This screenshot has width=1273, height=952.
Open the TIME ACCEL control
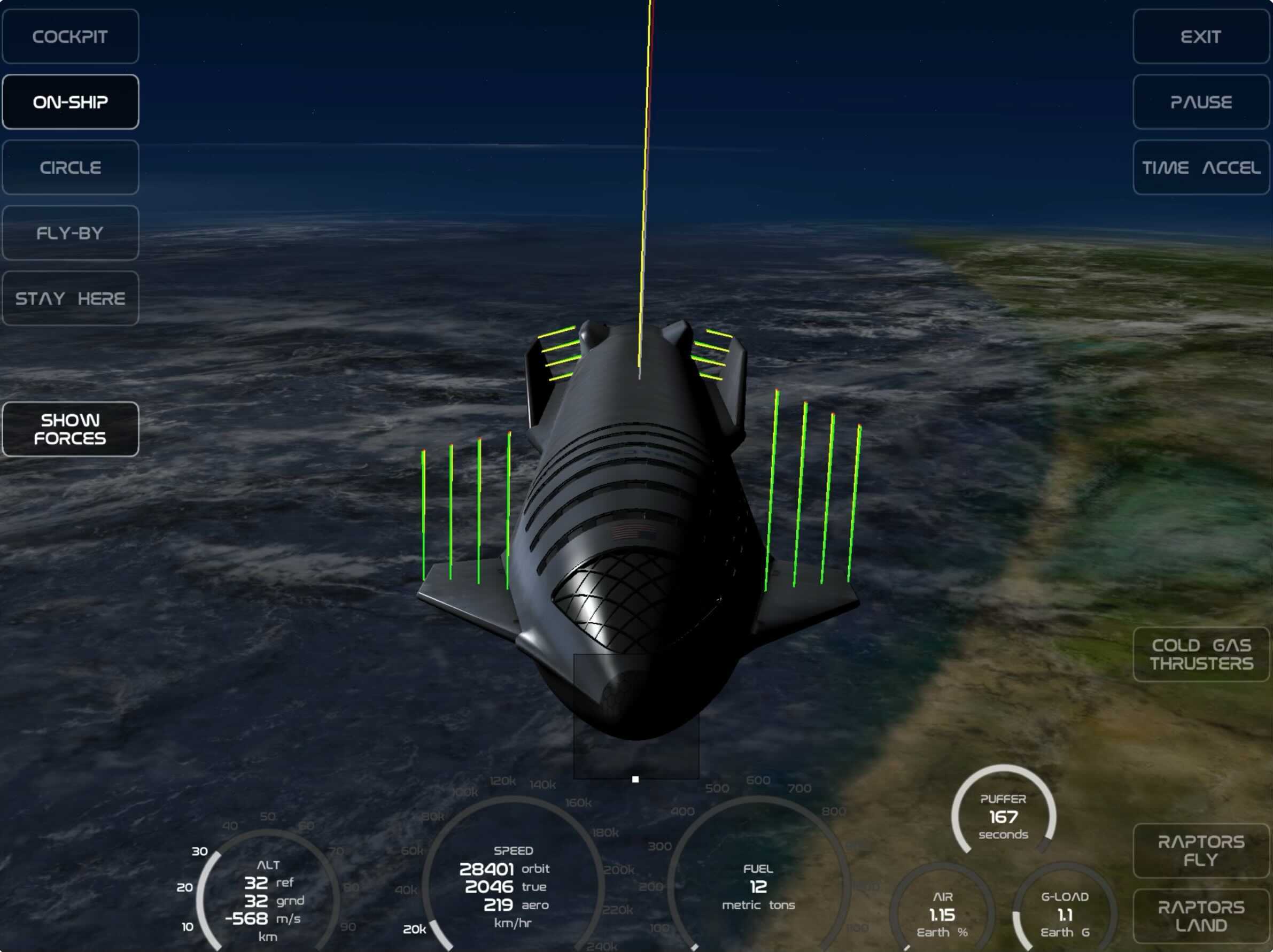(1201, 167)
